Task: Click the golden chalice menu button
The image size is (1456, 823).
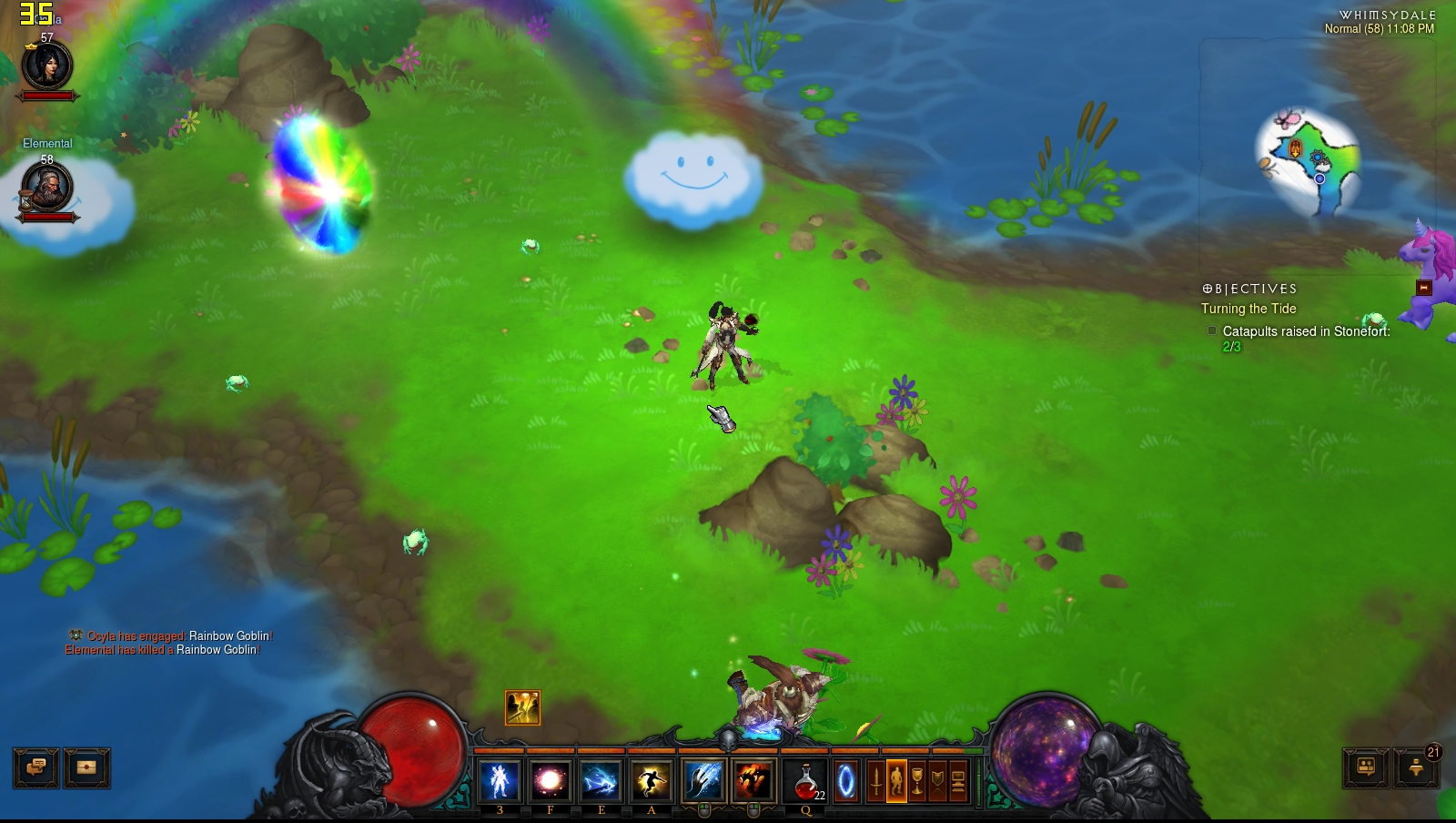Action: click(917, 781)
